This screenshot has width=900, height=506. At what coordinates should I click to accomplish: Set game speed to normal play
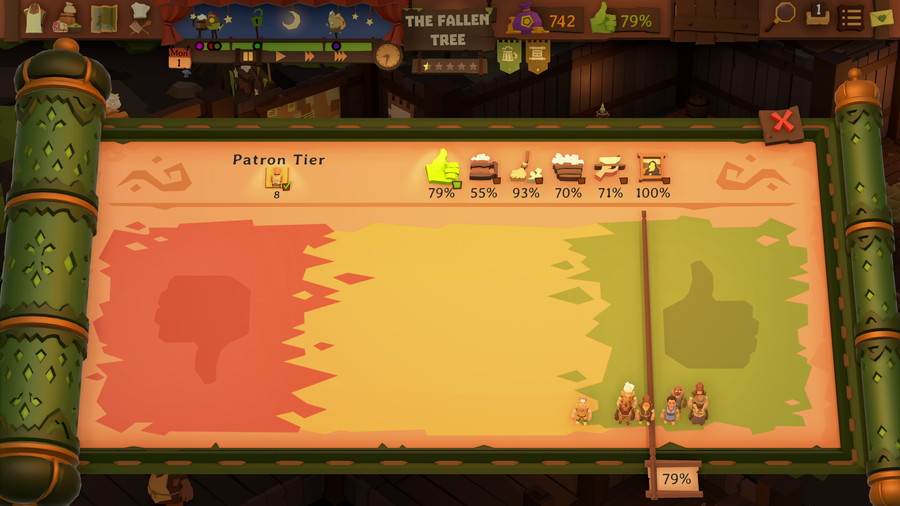pyautogui.click(x=280, y=57)
